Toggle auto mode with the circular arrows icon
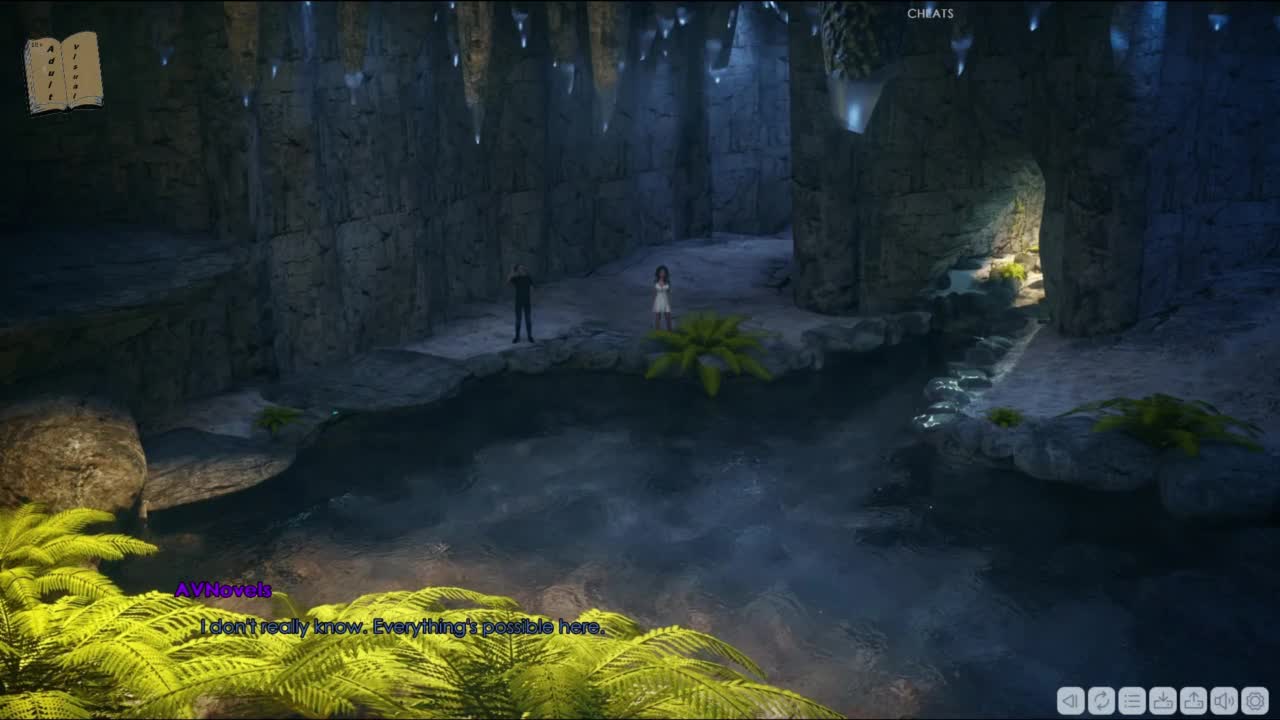This screenshot has width=1280, height=720. (x=1101, y=700)
